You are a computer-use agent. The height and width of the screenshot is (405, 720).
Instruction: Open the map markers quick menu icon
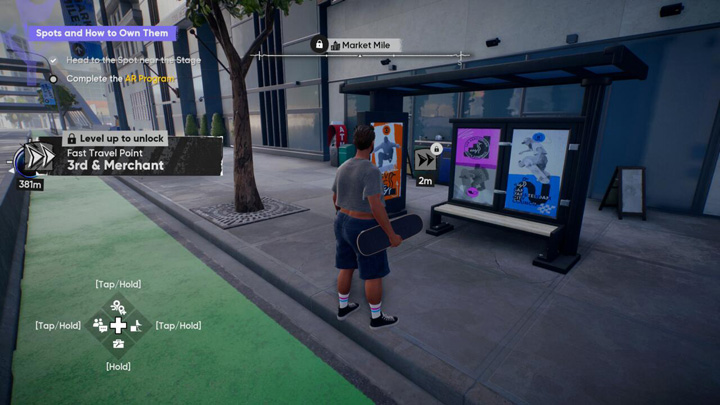(x=118, y=307)
